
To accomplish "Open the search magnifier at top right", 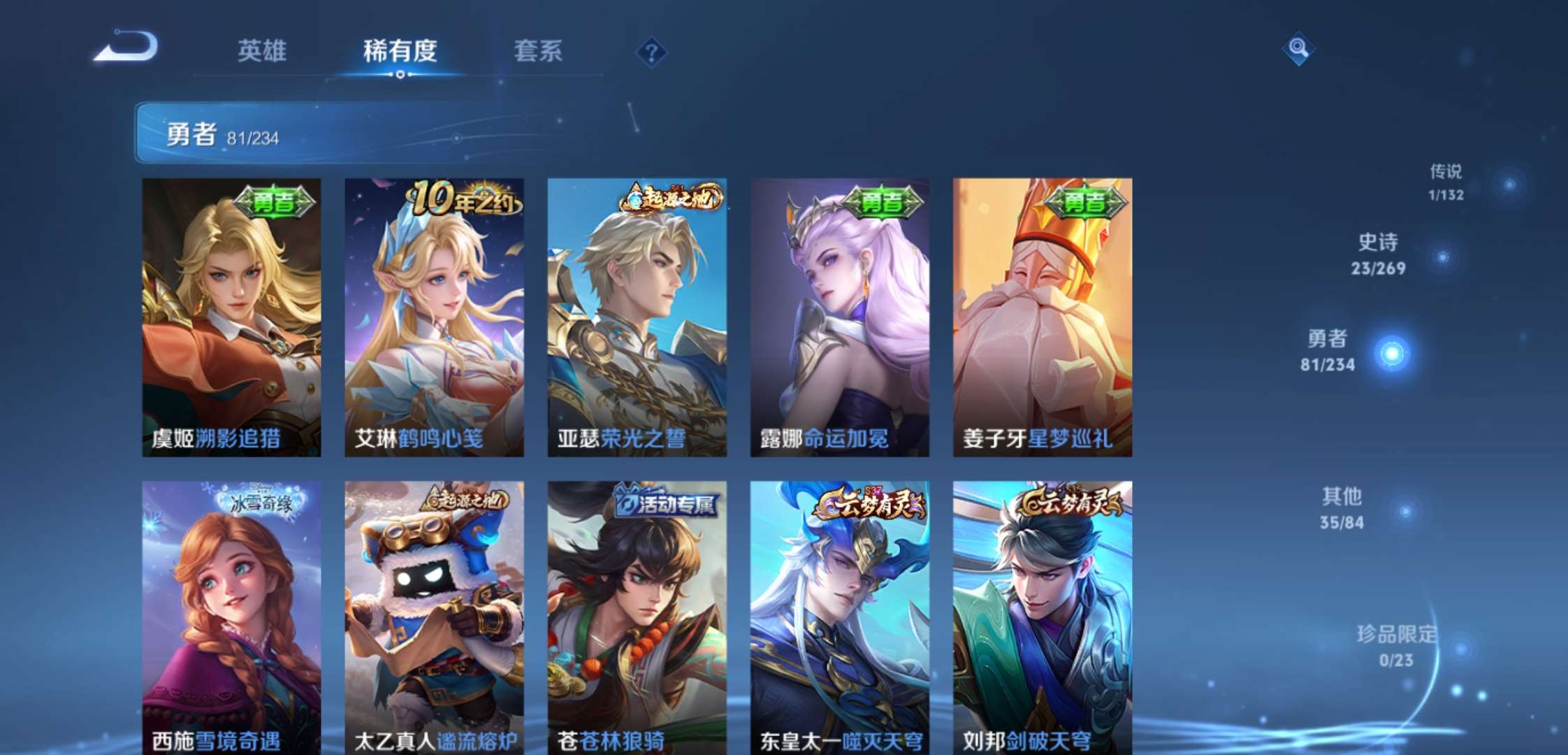I will pyautogui.click(x=1298, y=49).
